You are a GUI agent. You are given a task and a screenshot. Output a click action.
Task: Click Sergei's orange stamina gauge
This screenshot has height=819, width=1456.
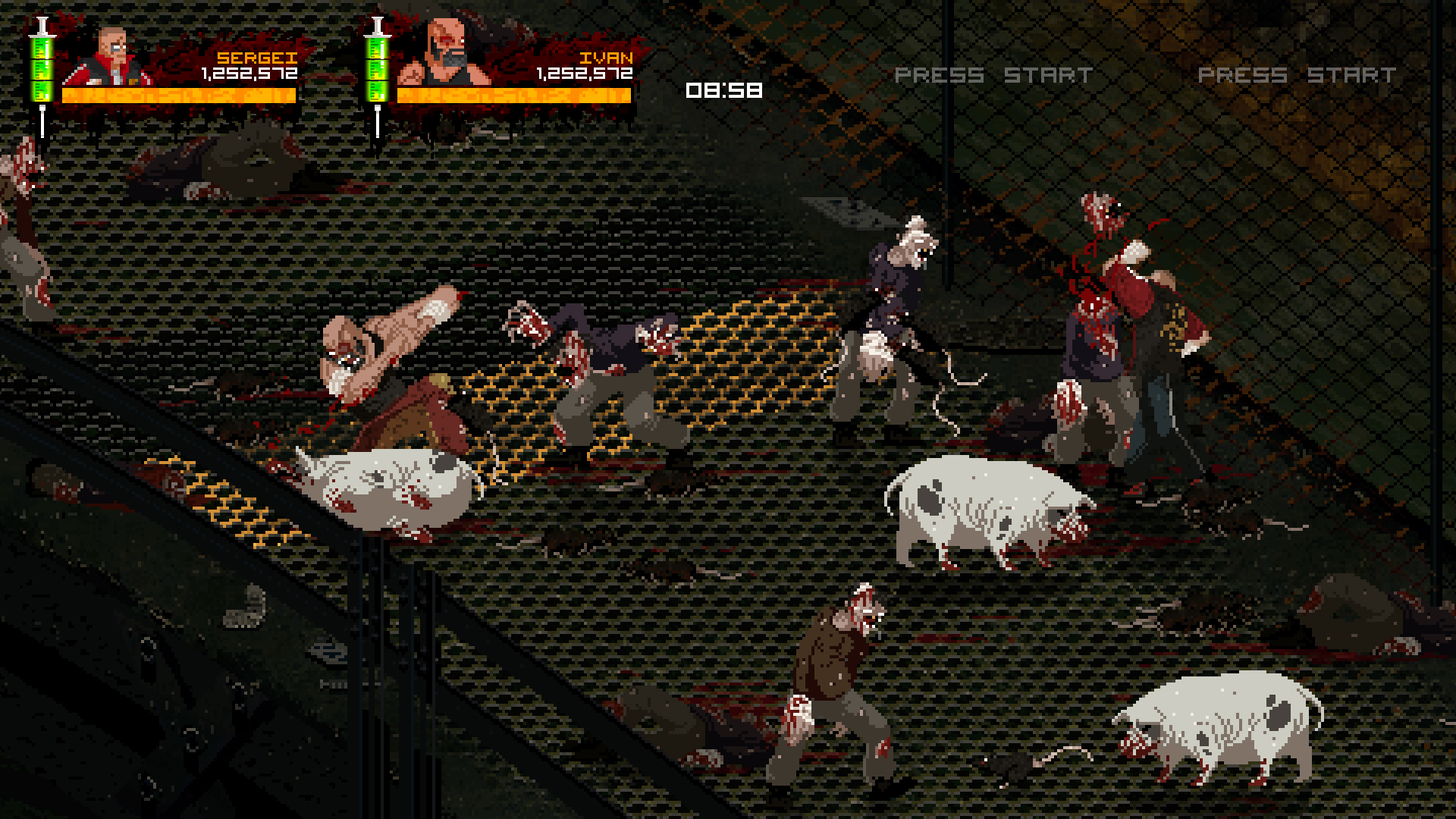178,96
